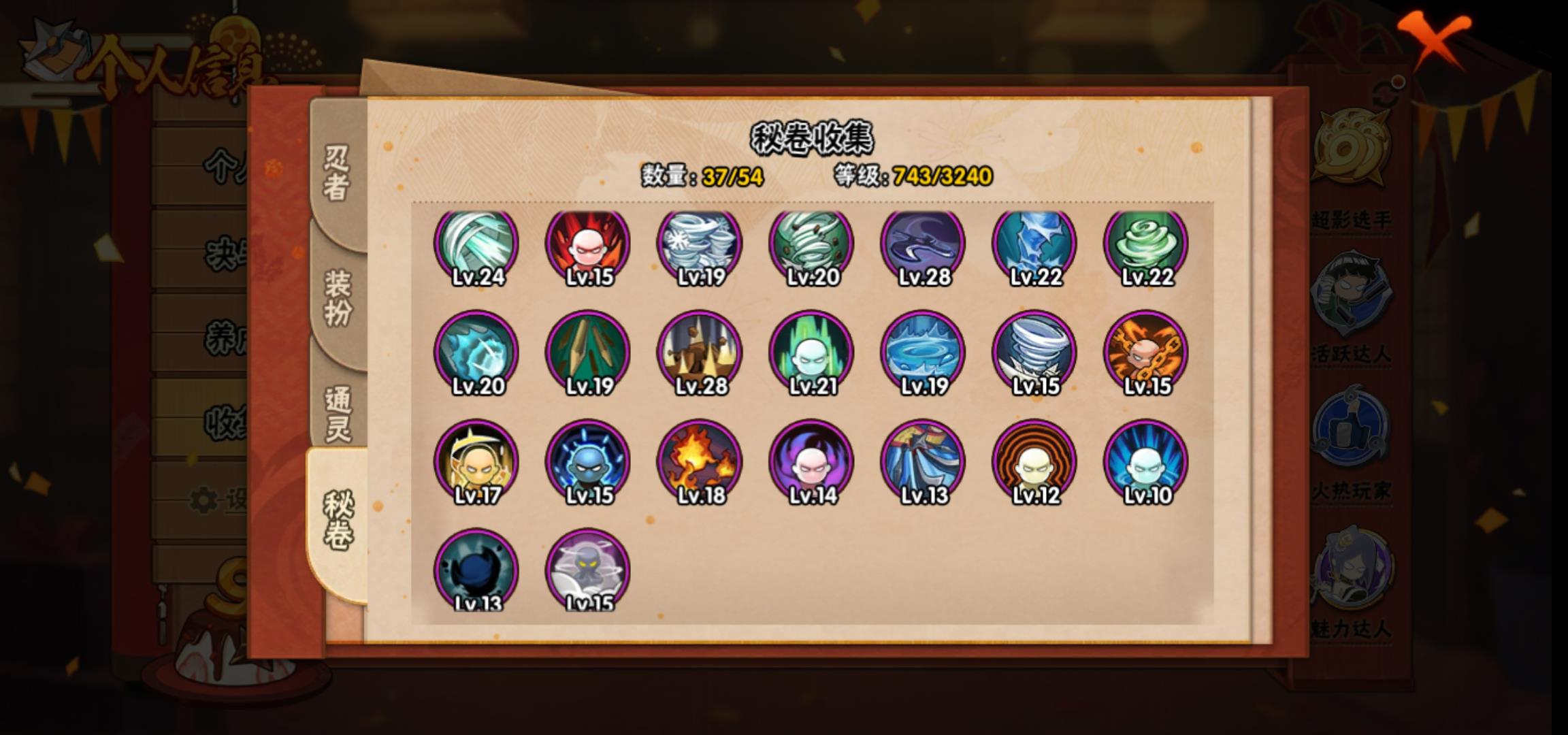
Task: Select the 通灵 tab
Action: (338, 413)
